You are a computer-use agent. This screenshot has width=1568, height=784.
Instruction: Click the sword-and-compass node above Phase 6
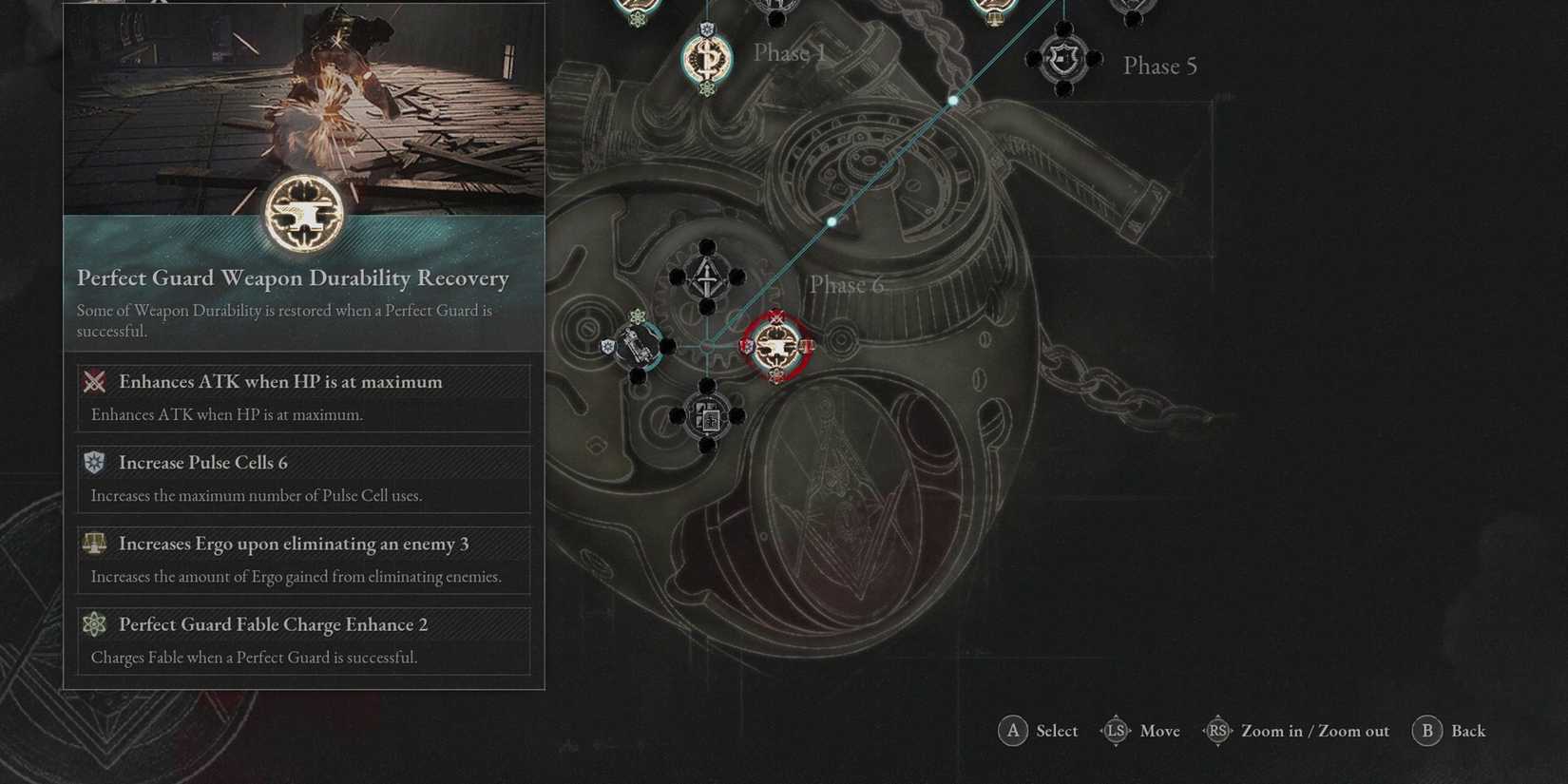click(x=705, y=278)
